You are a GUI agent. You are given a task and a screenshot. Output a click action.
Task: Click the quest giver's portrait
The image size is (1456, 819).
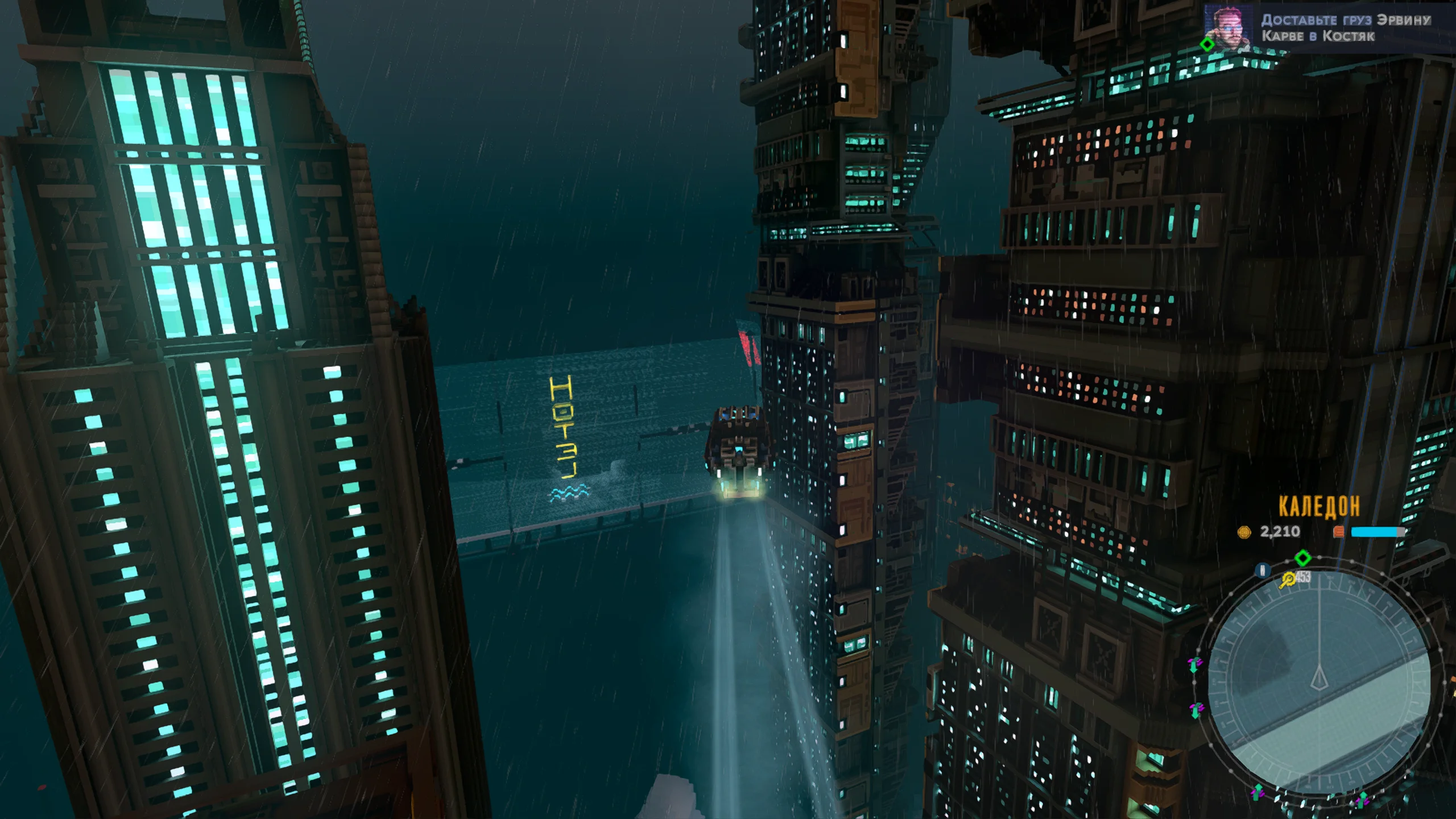tap(1227, 27)
